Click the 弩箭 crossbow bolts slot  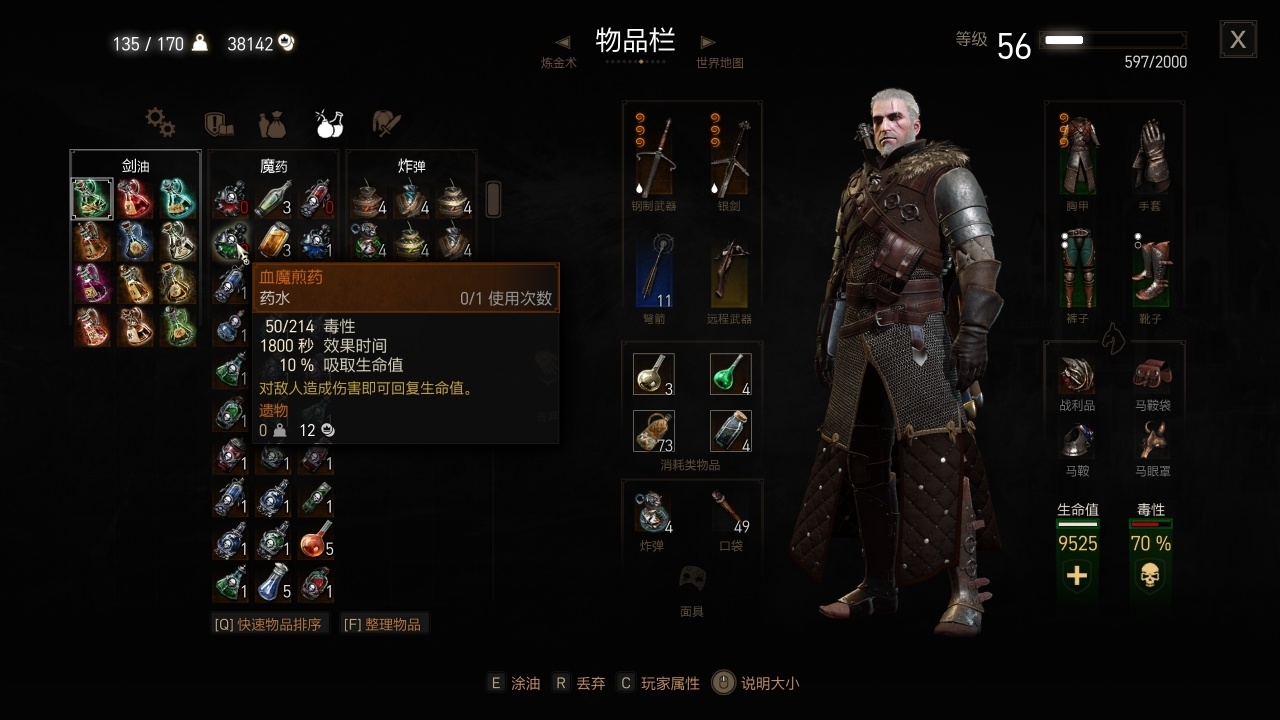[655, 270]
